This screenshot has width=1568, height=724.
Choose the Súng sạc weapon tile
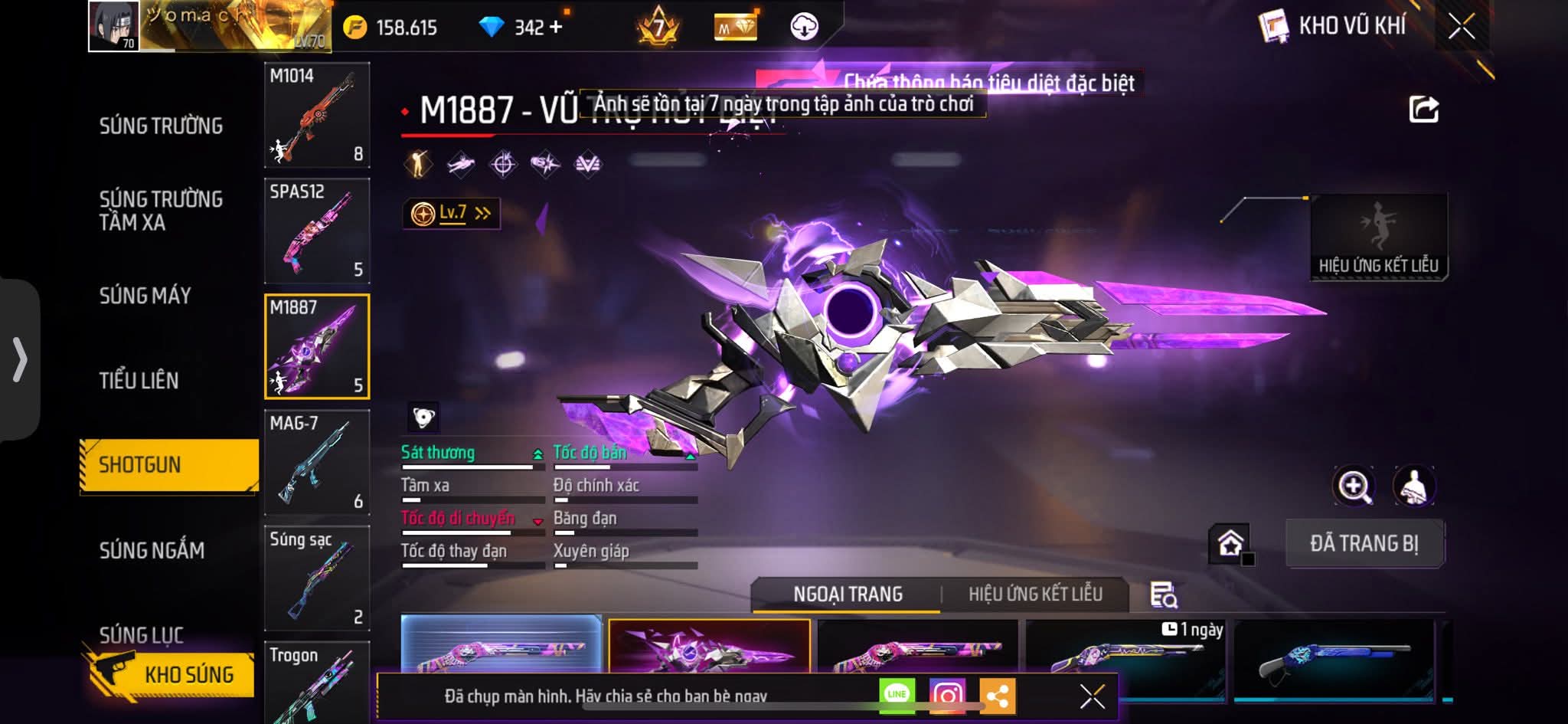pyautogui.click(x=317, y=578)
